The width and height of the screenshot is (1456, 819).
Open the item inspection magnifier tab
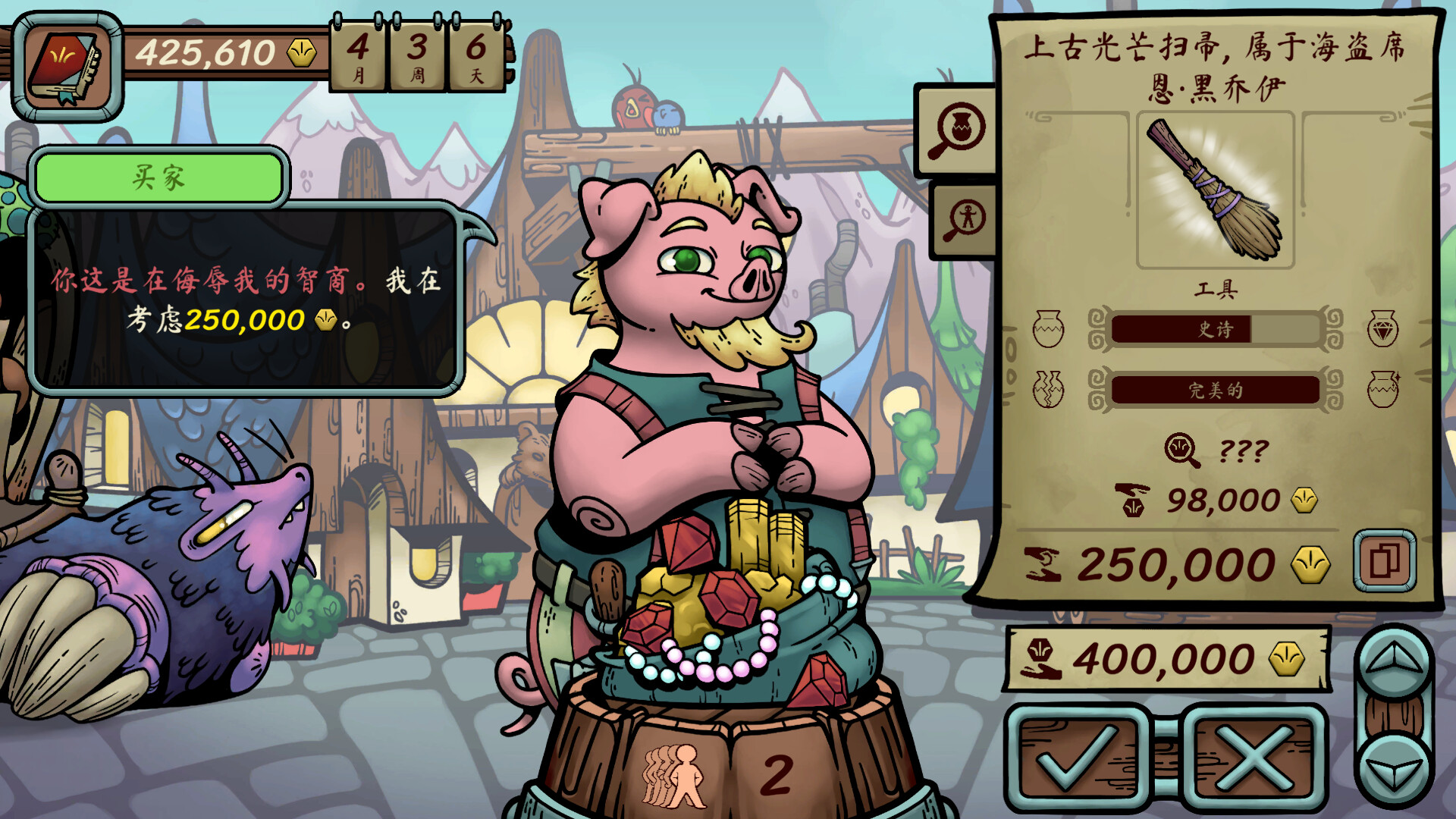(x=958, y=129)
